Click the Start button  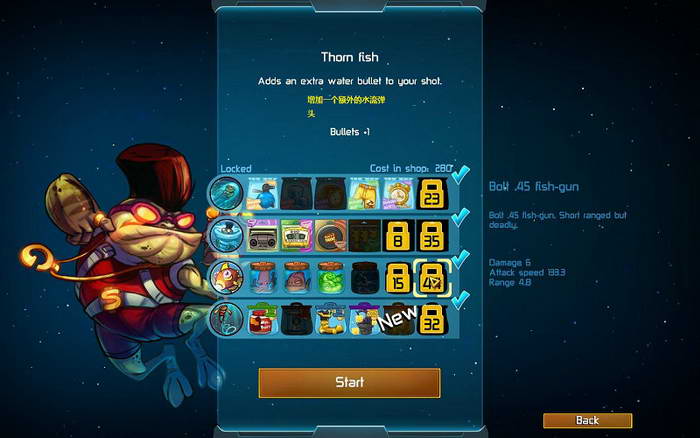(x=349, y=382)
